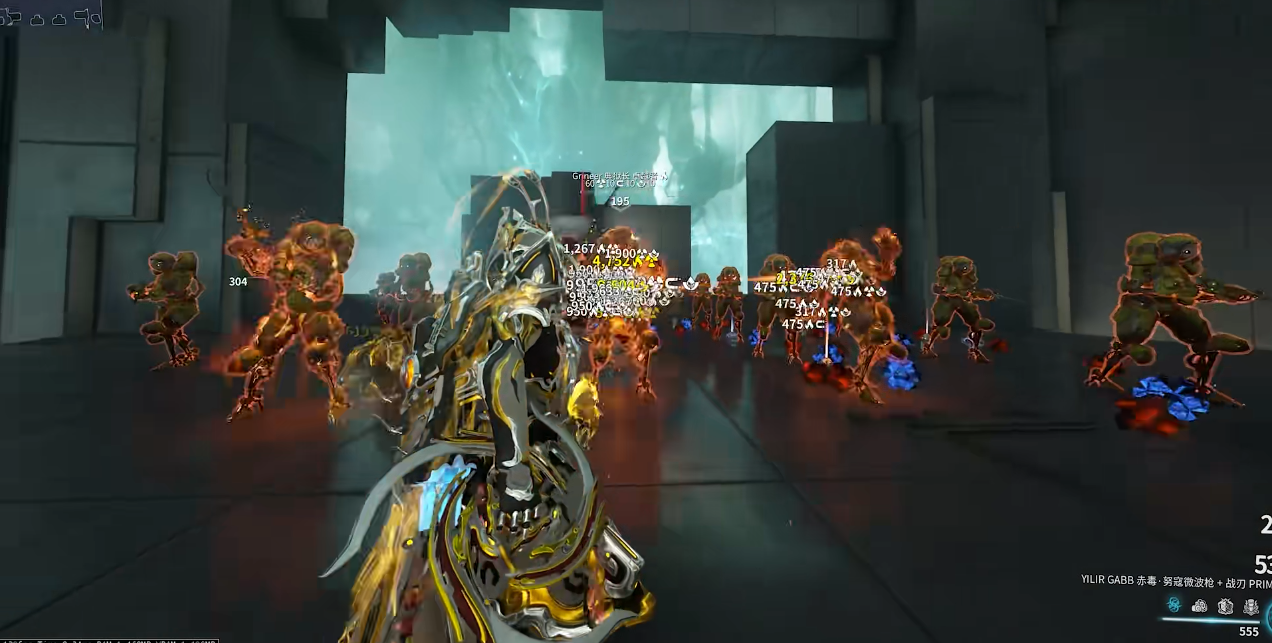Cast the fourth ability with the crest icon
This screenshot has height=643, width=1272.
click(1251, 605)
